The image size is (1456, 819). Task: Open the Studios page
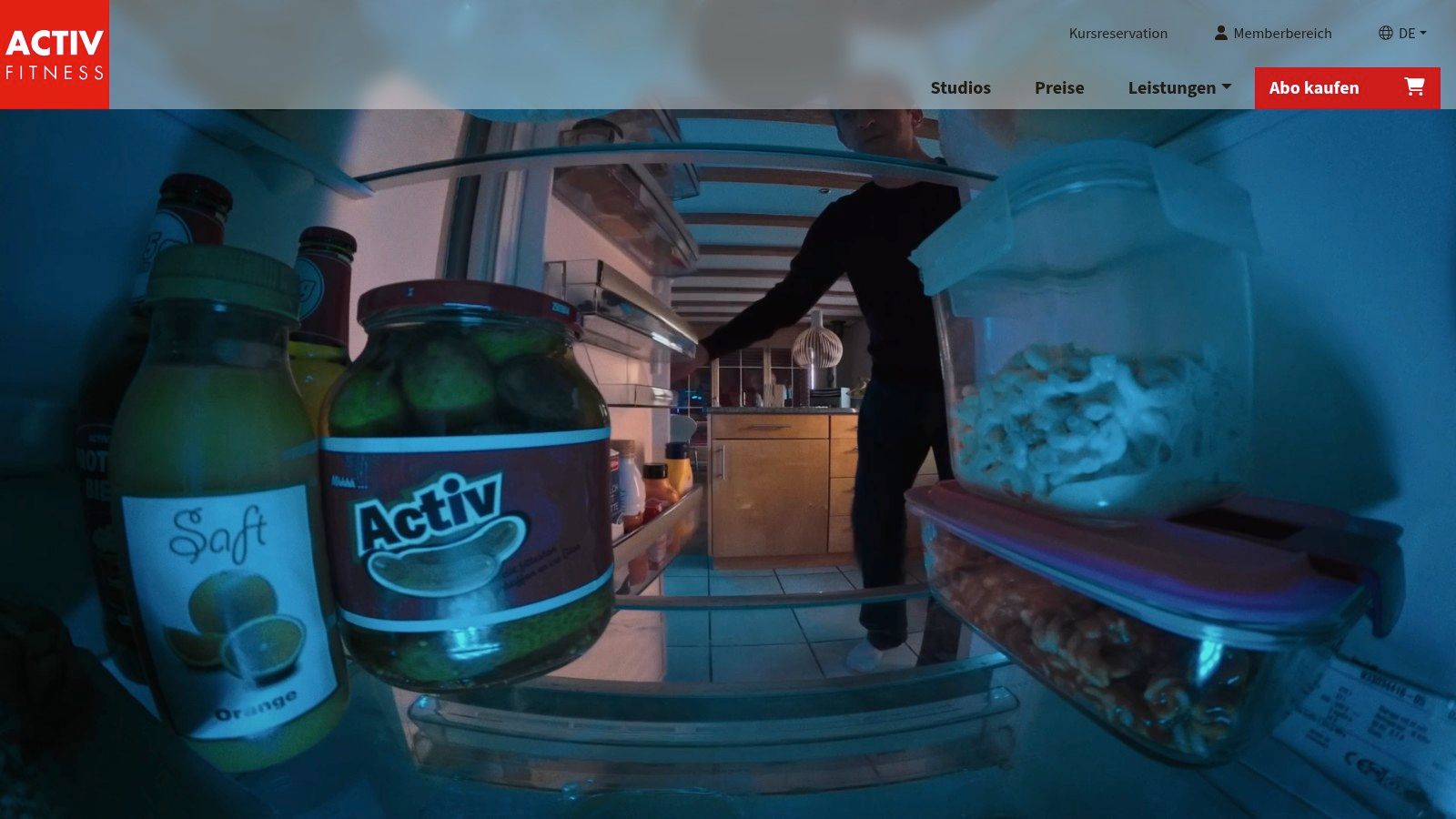(960, 88)
